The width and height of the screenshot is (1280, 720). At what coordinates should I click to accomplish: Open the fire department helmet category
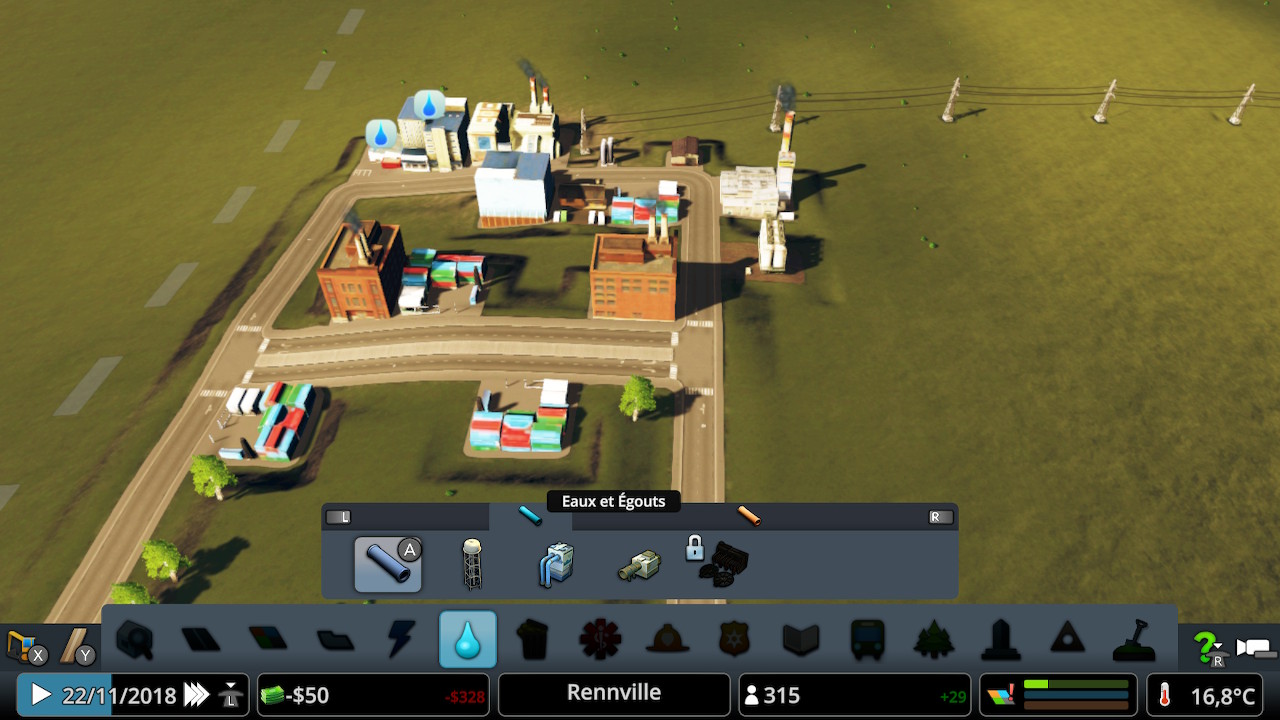pyautogui.click(x=667, y=639)
